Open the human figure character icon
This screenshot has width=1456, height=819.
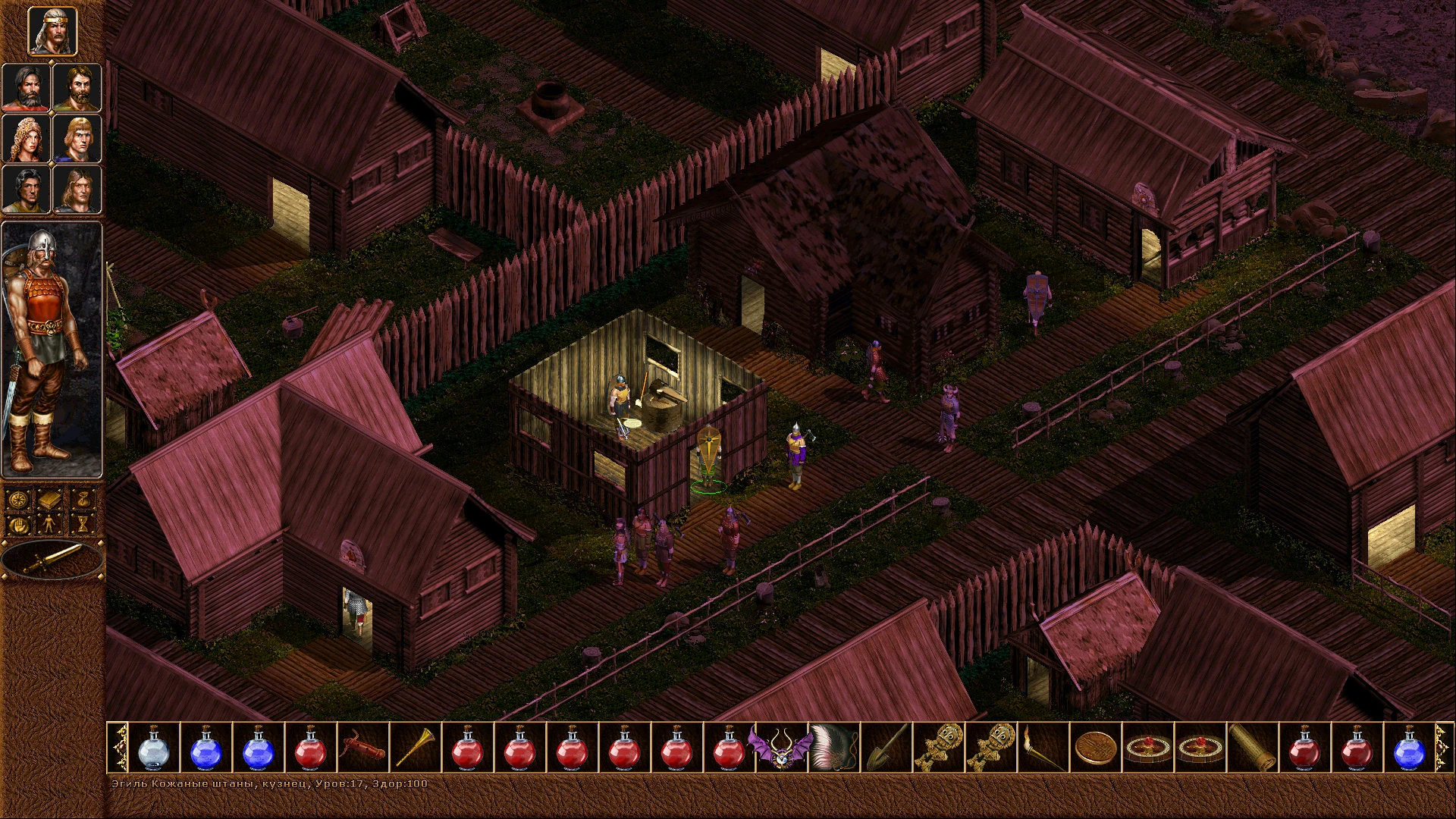tap(52, 524)
